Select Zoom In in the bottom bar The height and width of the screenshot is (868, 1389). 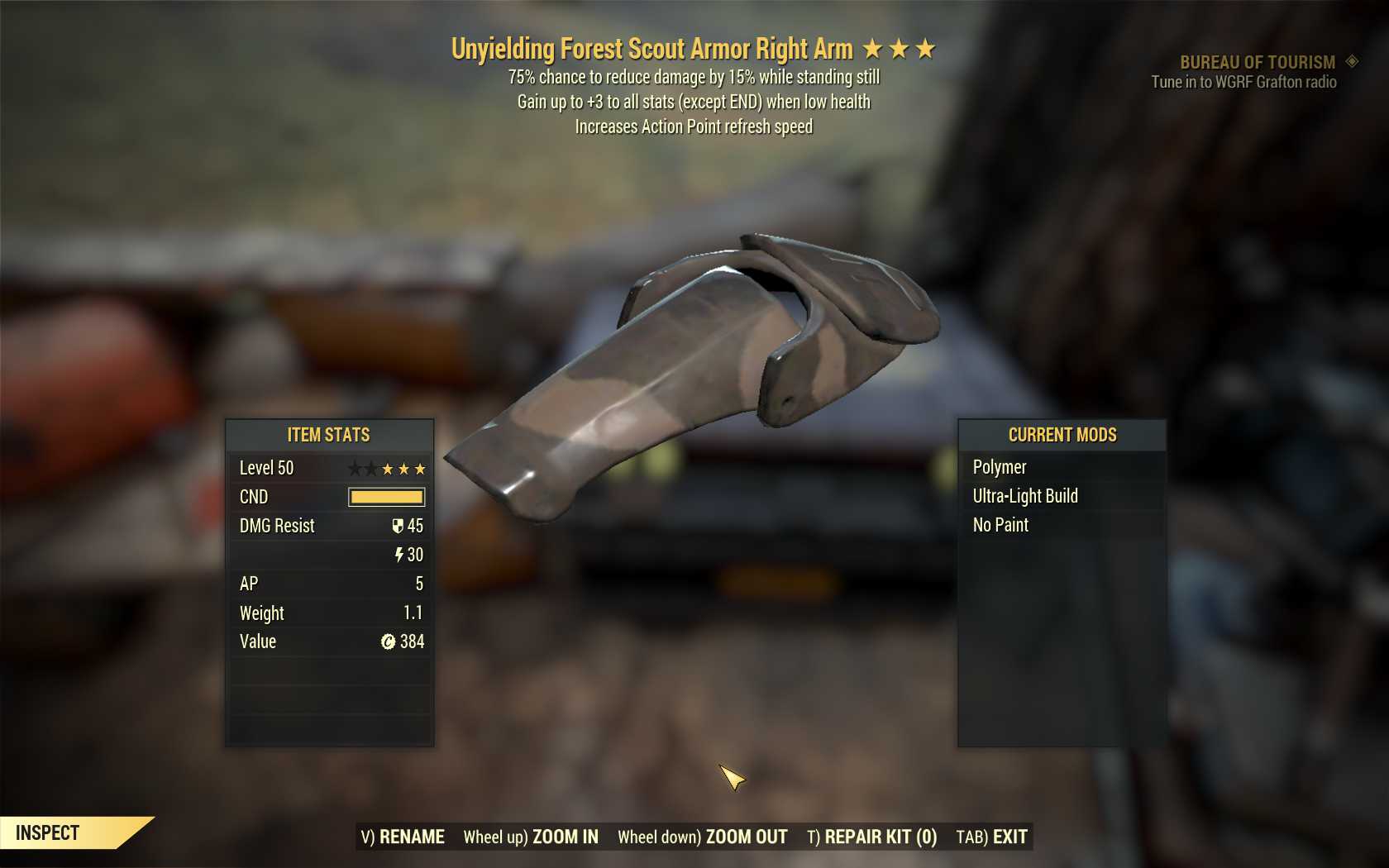531,837
